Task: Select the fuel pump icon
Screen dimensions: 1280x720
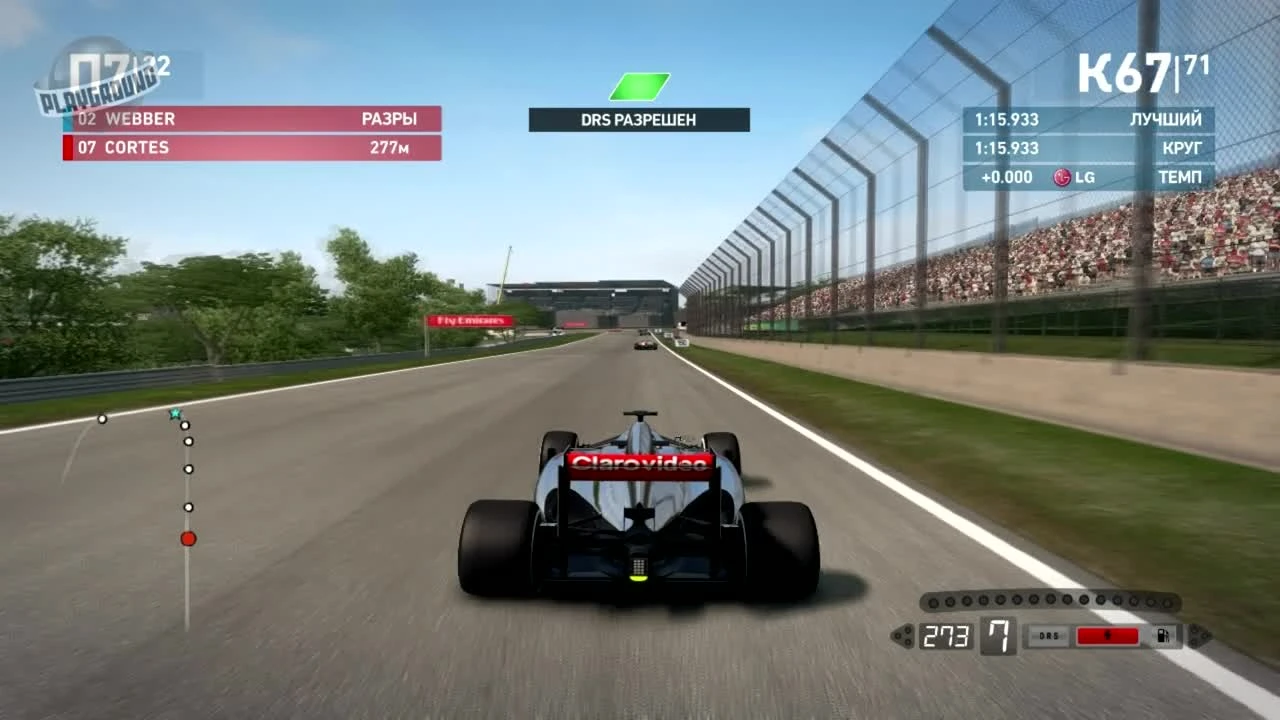Action: pos(1162,635)
